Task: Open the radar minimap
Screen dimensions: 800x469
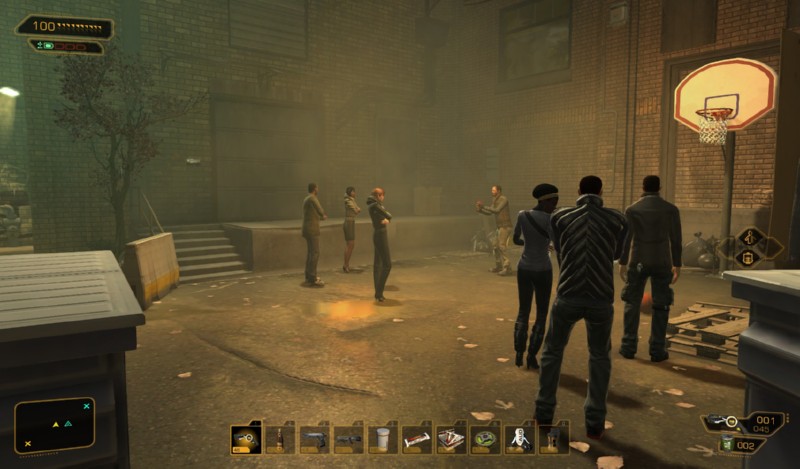Action: pyautogui.click(x=55, y=425)
